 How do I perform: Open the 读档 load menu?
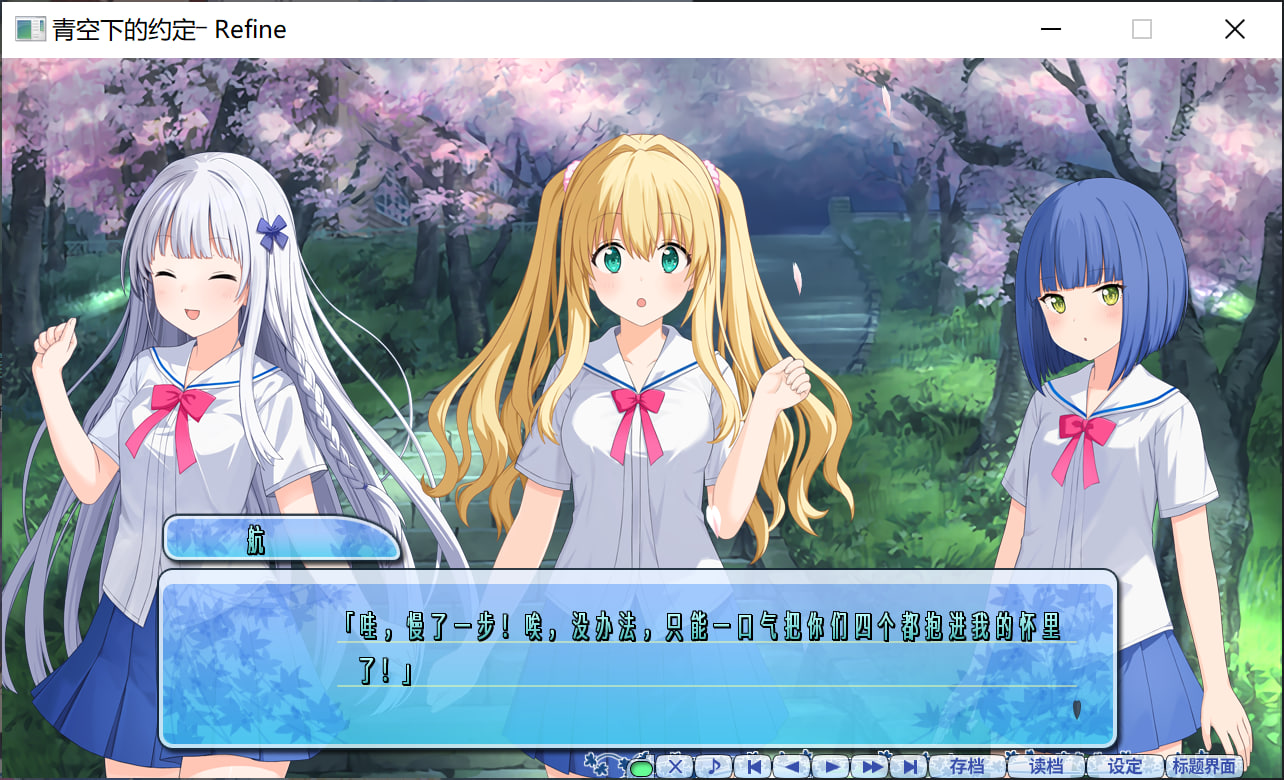click(1046, 767)
